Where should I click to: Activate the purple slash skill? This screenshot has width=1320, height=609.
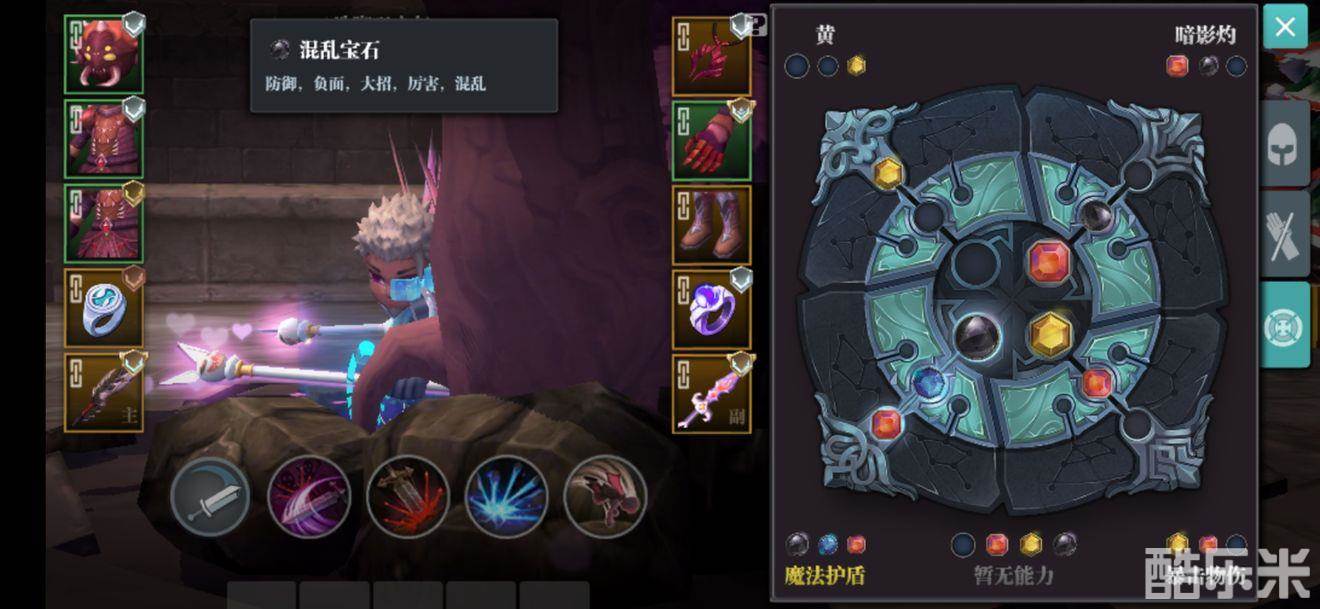pyautogui.click(x=309, y=497)
